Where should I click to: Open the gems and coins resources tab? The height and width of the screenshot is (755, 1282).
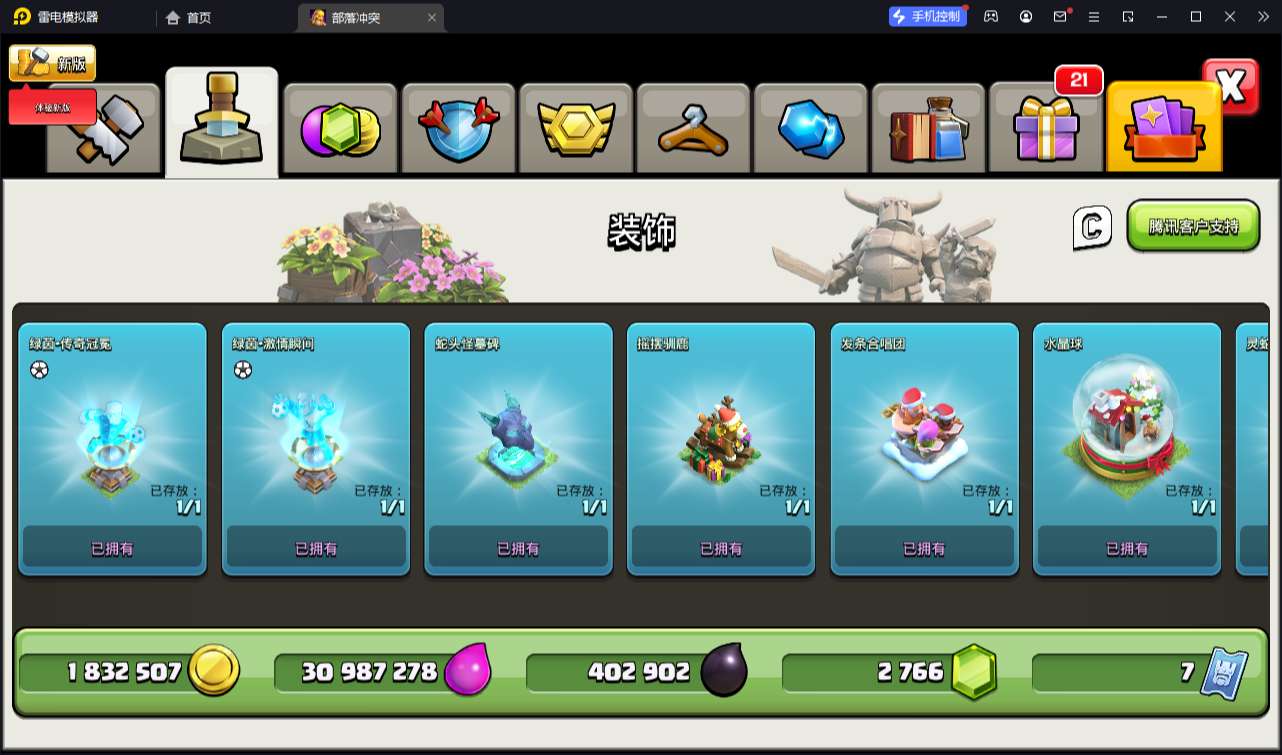click(340, 129)
